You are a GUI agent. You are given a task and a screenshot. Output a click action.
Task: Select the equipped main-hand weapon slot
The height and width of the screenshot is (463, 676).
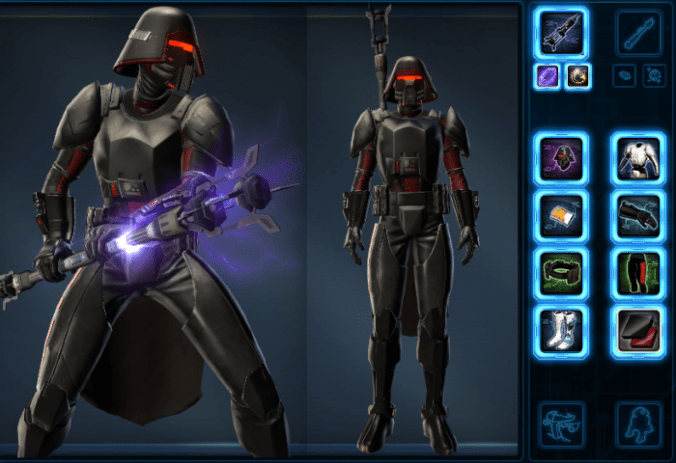(x=561, y=34)
